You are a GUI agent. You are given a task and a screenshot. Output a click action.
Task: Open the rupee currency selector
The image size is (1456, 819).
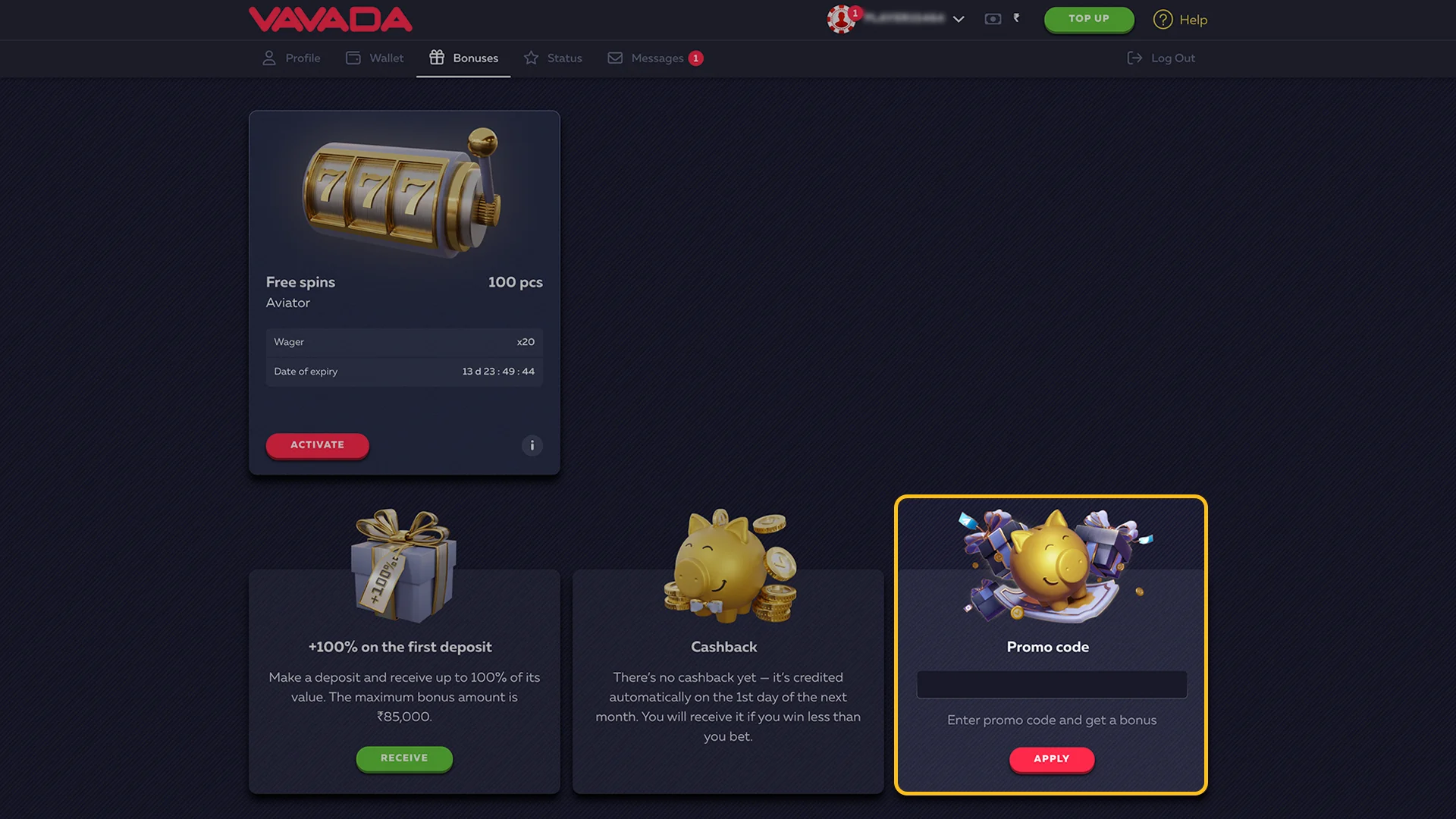pyautogui.click(x=1016, y=19)
